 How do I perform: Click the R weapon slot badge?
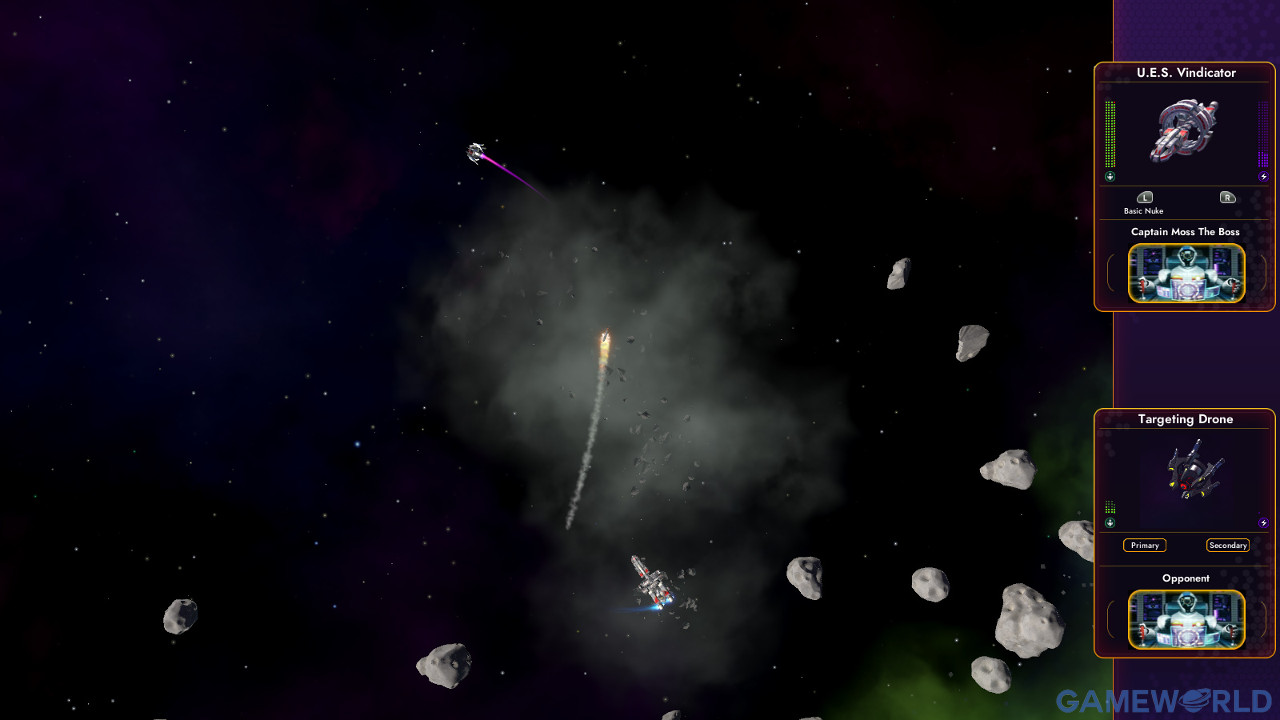click(1228, 197)
